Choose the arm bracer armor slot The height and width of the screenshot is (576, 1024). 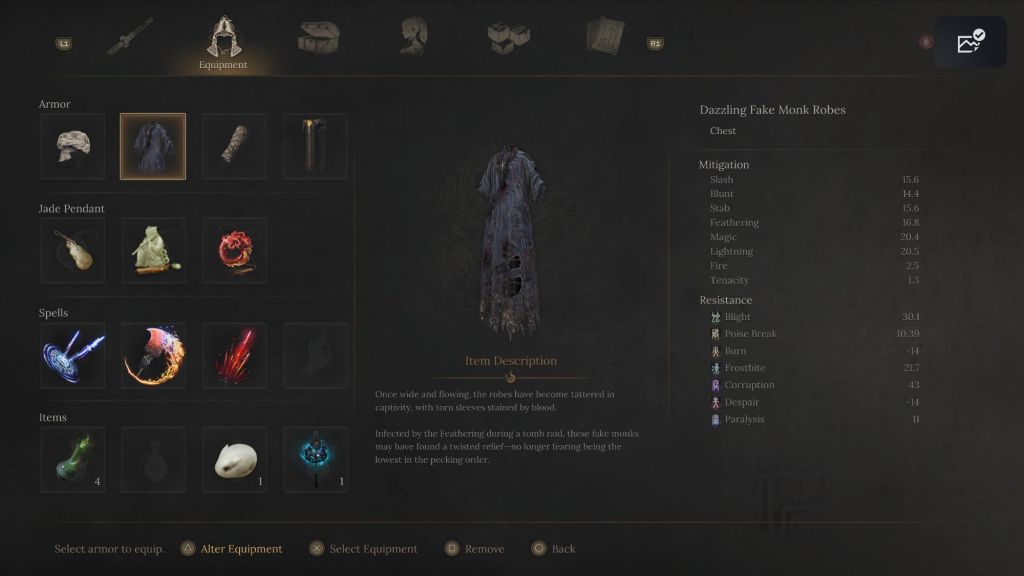(x=235, y=146)
